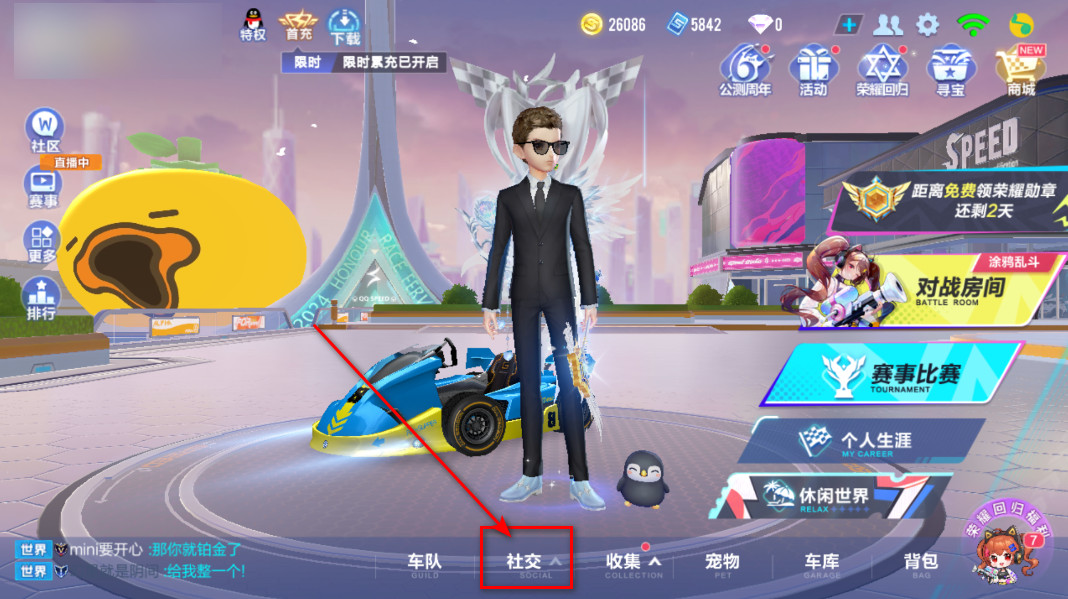
Task: Open the 社区 community icon
Action: [45, 130]
